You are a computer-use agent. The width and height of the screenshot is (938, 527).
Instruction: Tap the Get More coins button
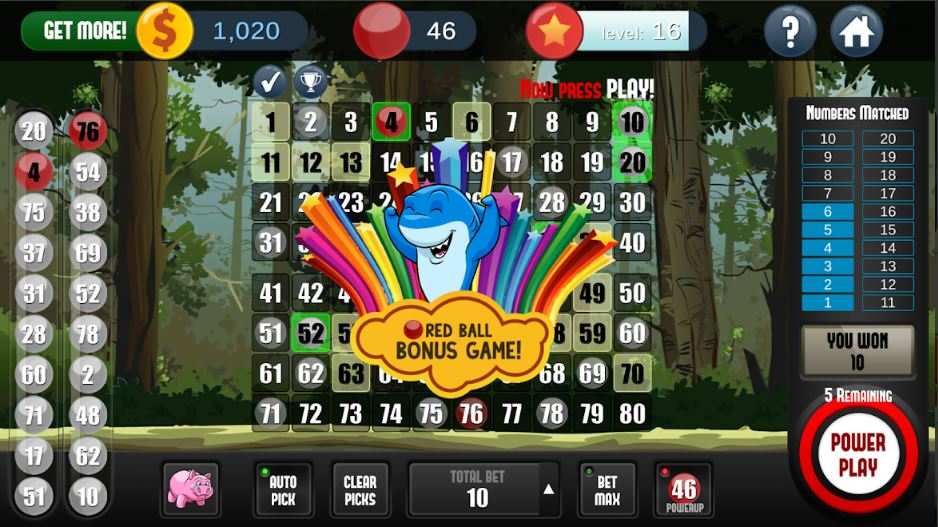(x=85, y=31)
